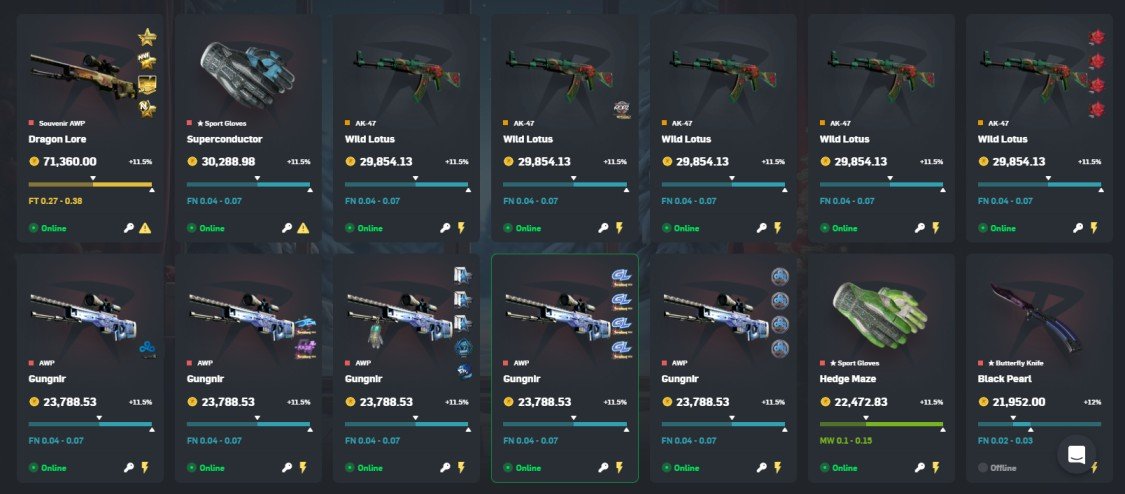1125x494 pixels.
Task: Click the key icon on the Superconductor card
Action: [287, 228]
